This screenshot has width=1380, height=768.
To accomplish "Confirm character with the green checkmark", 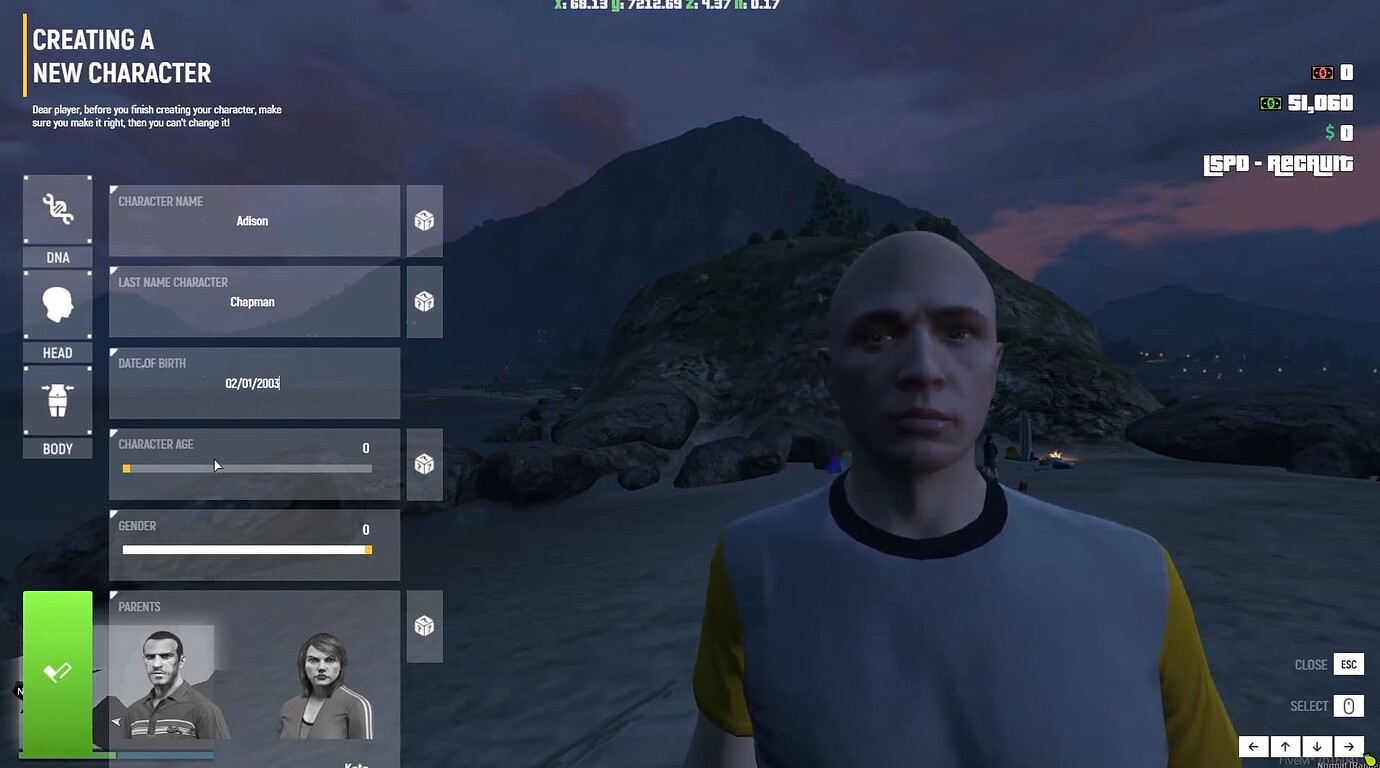I will pyautogui.click(x=57, y=672).
